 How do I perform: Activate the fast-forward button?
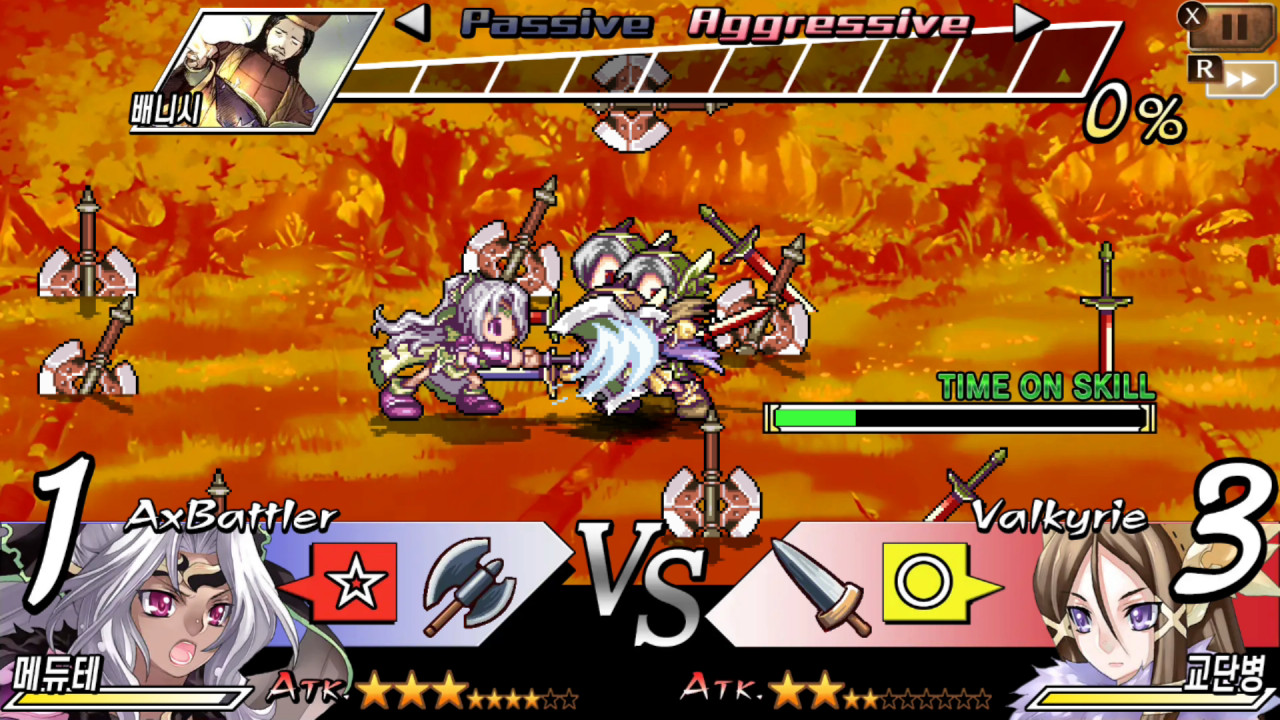point(1240,79)
